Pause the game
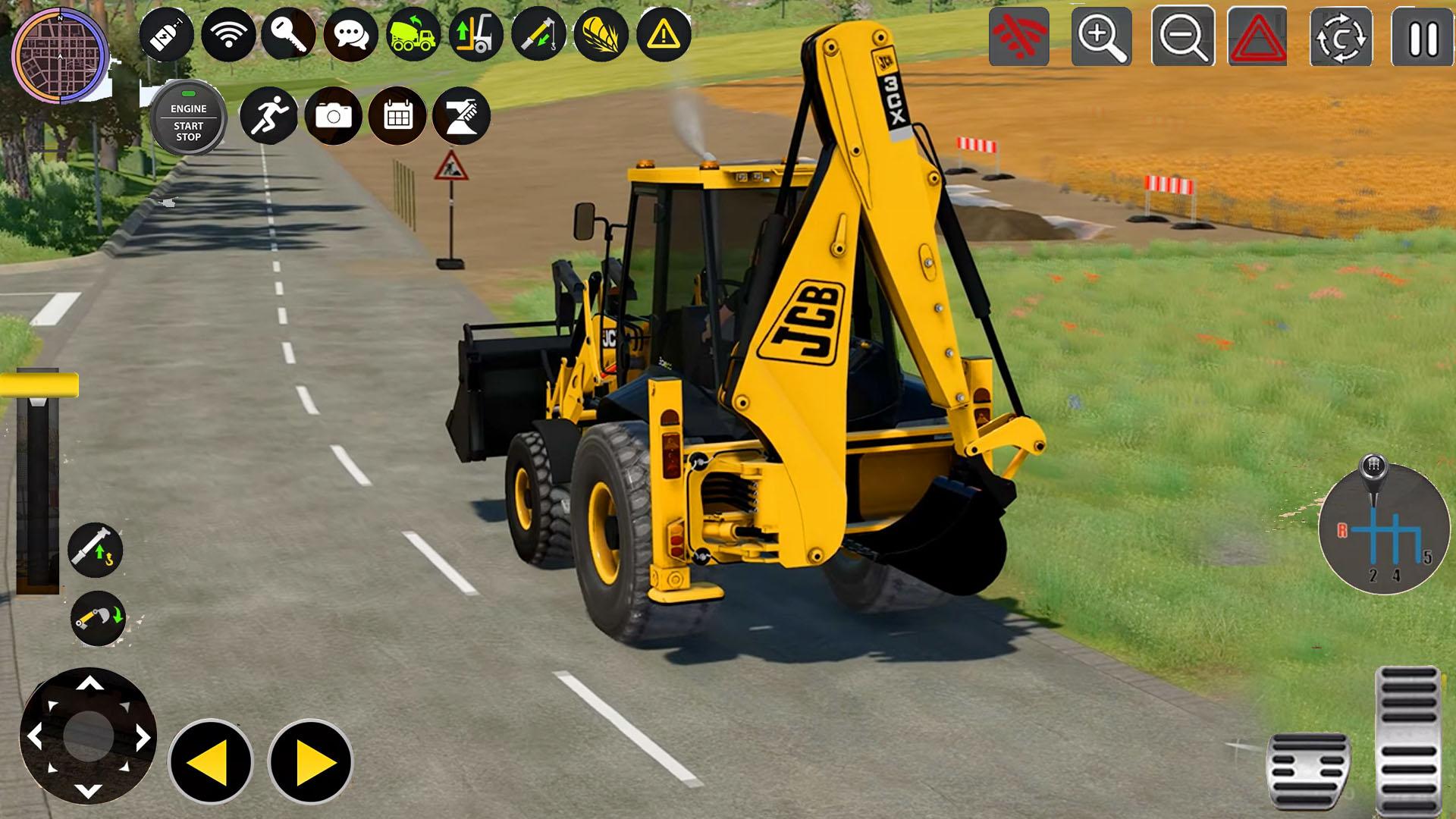This screenshot has height=819, width=1456. (1424, 36)
